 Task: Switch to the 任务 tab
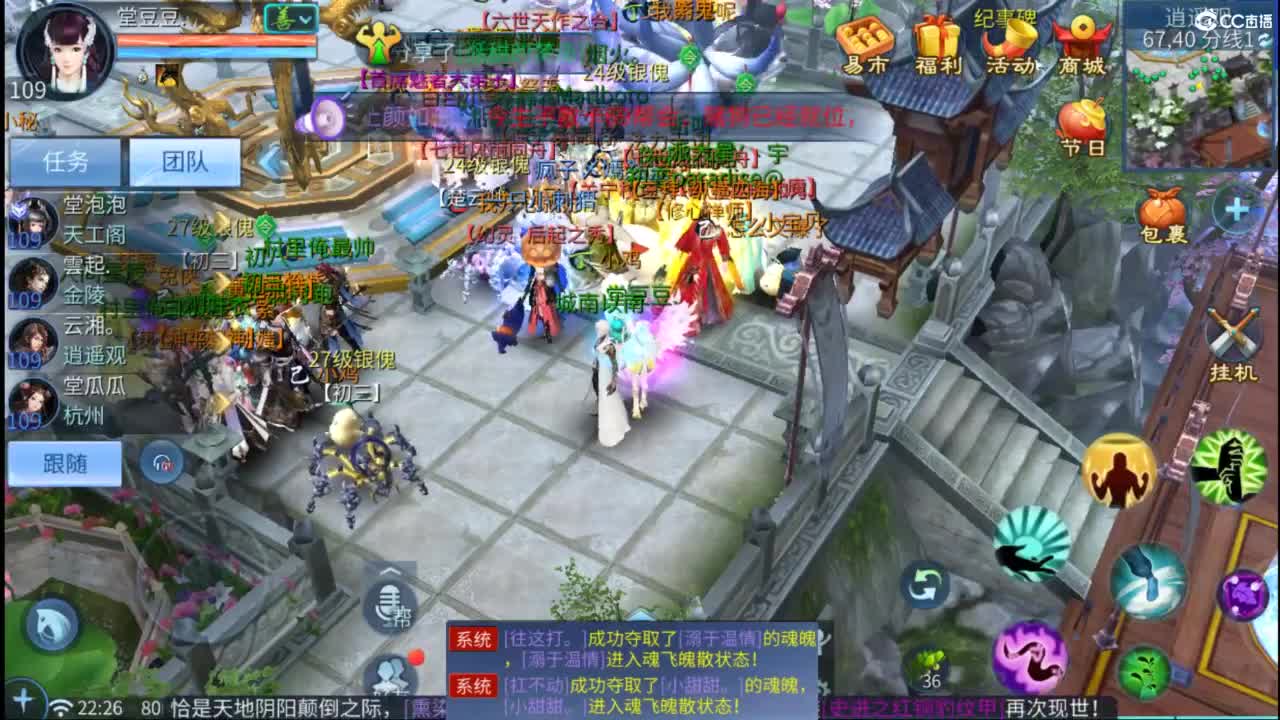tap(65, 162)
